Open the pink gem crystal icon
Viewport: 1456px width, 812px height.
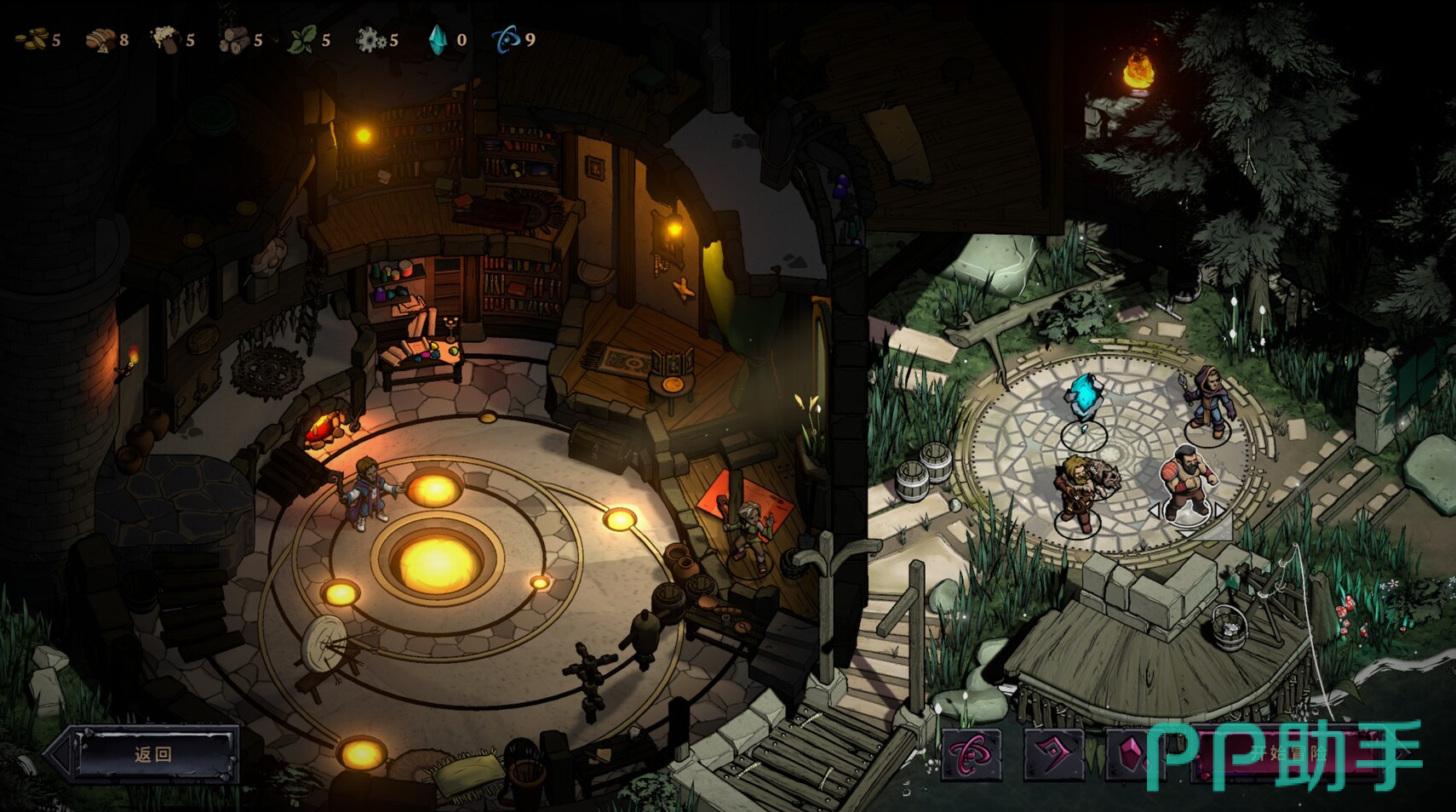(x=1131, y=754)
